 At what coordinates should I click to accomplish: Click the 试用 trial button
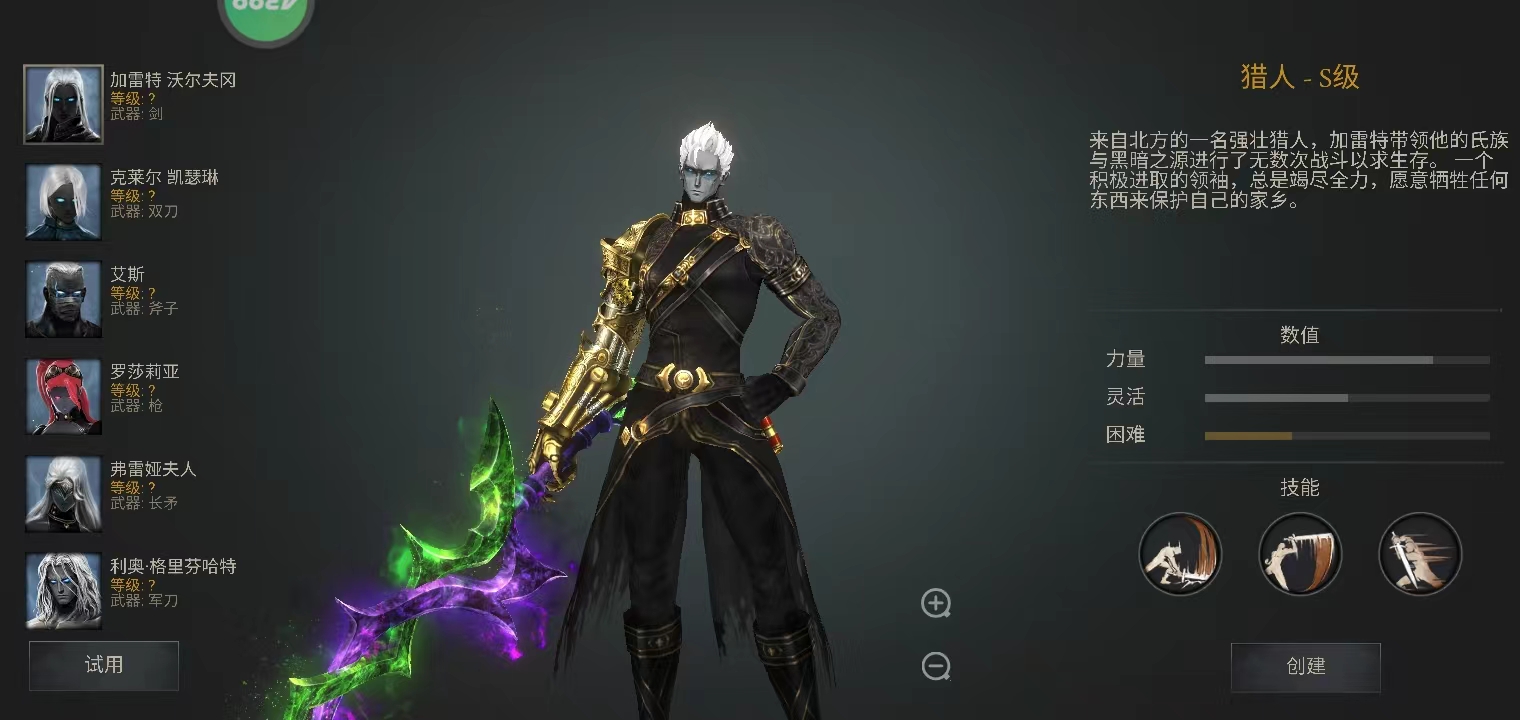[x=103, y=665]
